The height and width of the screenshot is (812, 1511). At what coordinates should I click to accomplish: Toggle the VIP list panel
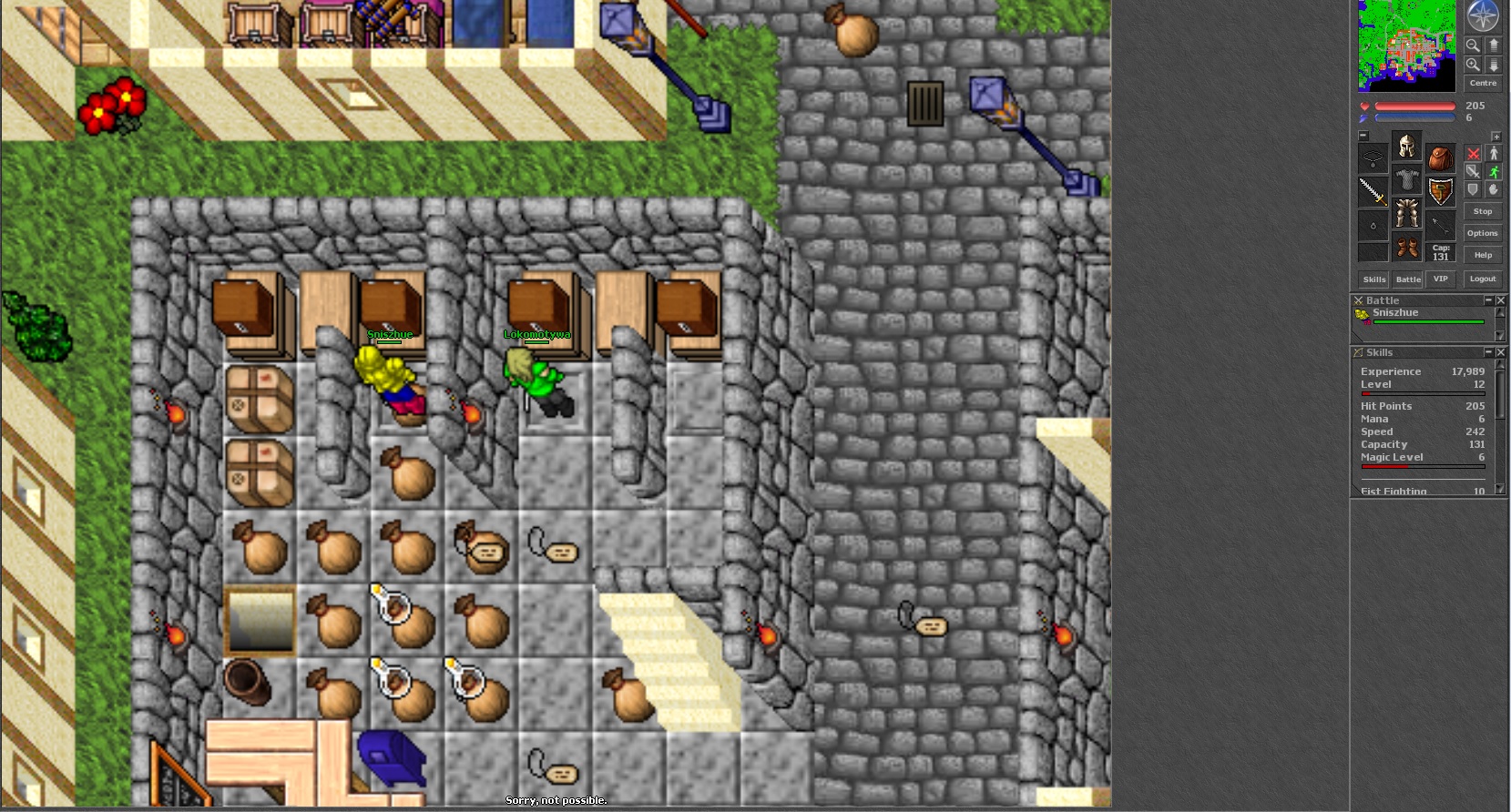[1440, 279]
